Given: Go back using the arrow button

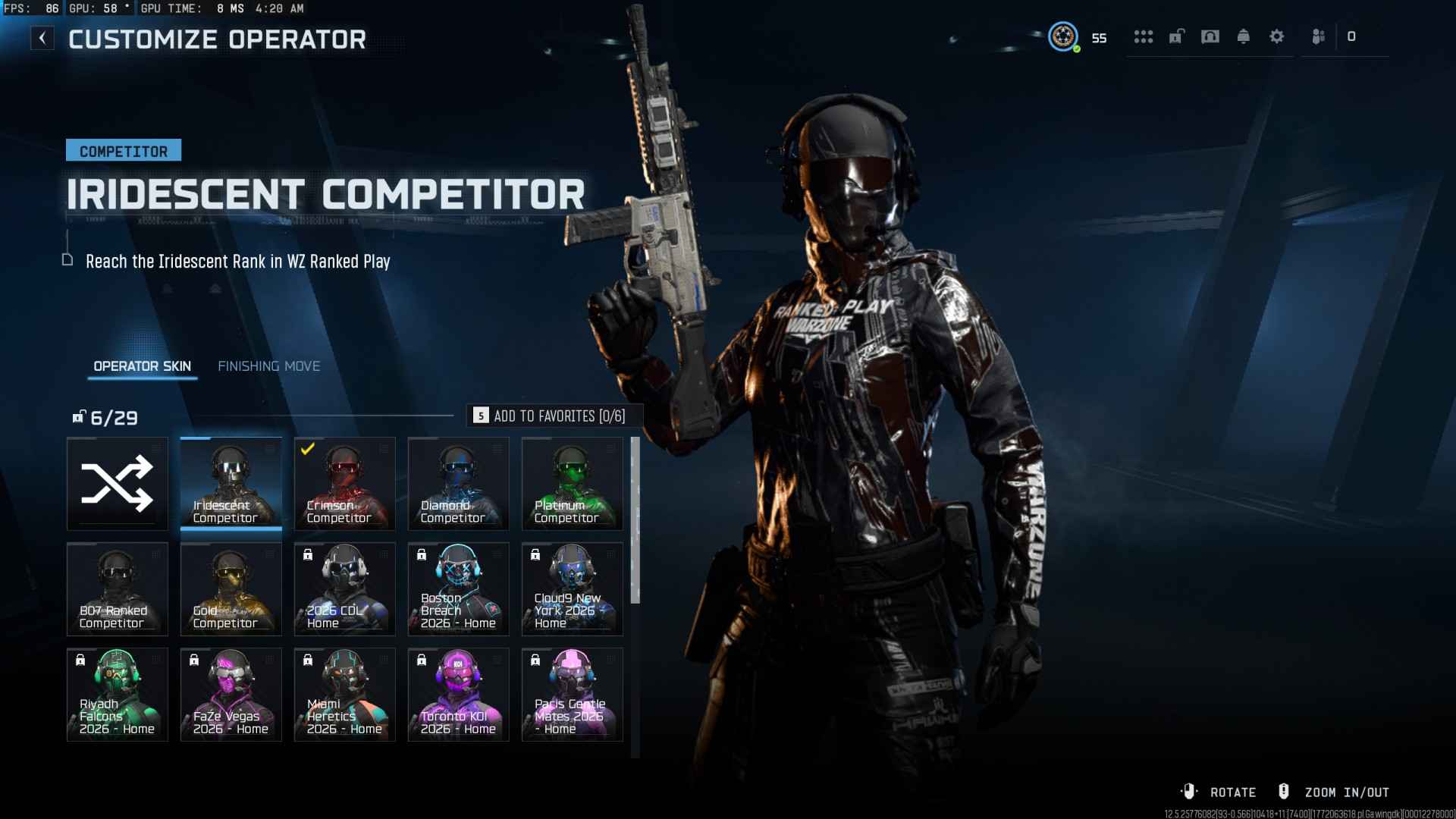Looking at the screenshot, I should coord(42,38).
